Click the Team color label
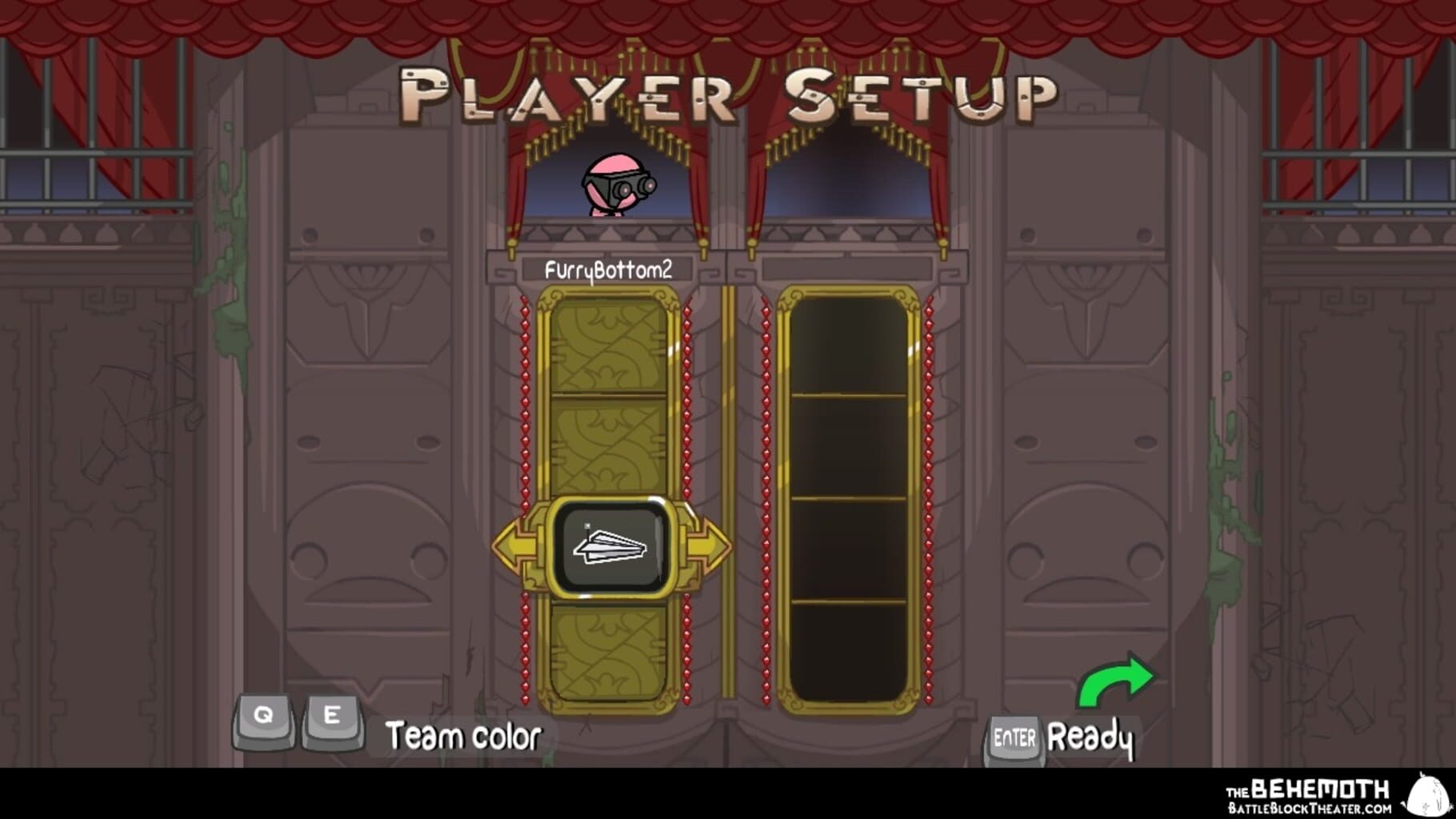 pyautogui.click(x=464, y=735)
